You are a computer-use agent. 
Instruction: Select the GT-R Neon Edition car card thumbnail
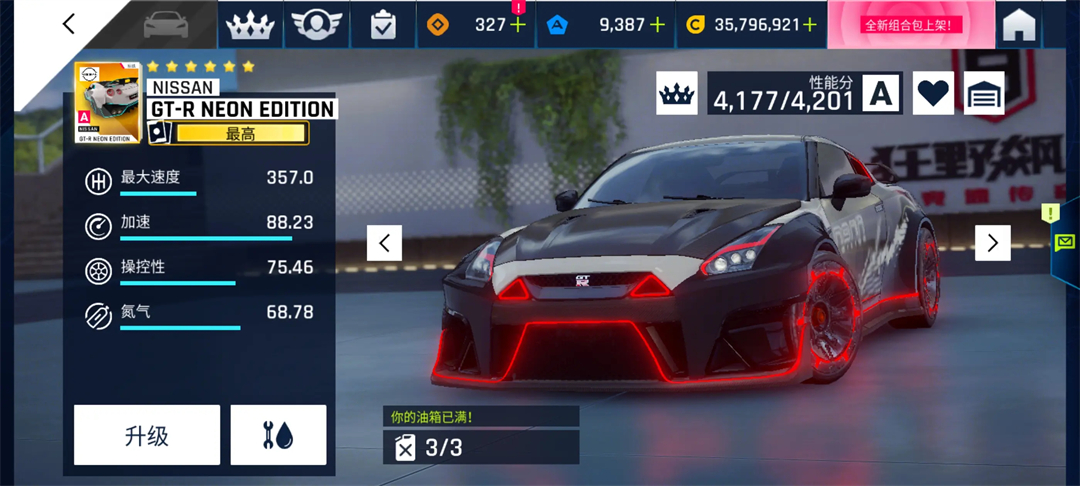(108, 103)
